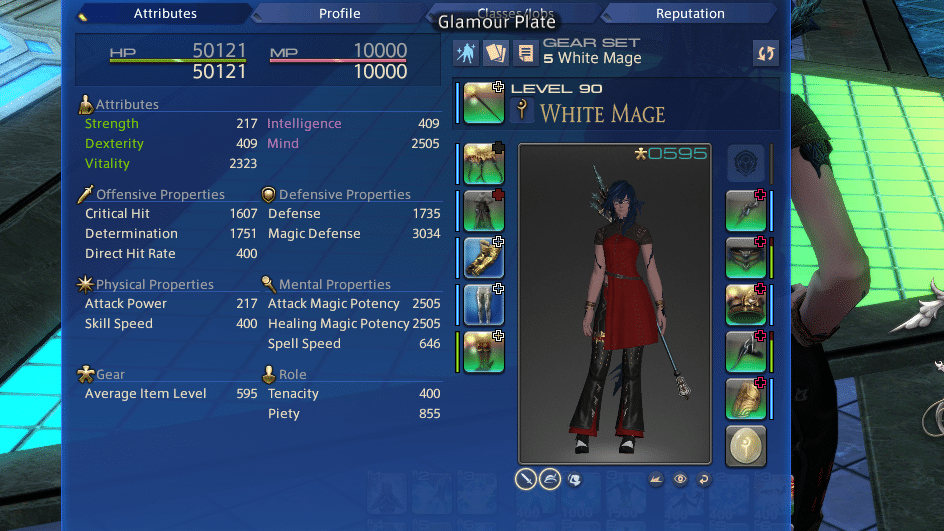Select the gold bracelet equipment slot
The height and width of the screenshot is (531, 944).
point(745,304)
